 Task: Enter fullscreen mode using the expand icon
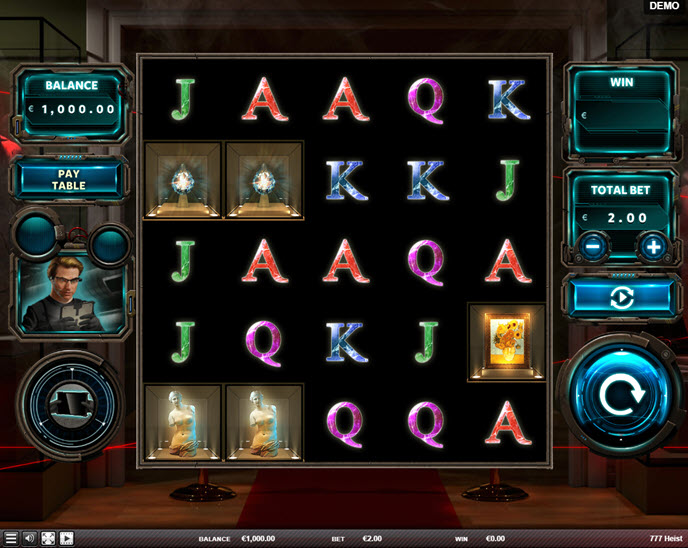coord(48,538)
